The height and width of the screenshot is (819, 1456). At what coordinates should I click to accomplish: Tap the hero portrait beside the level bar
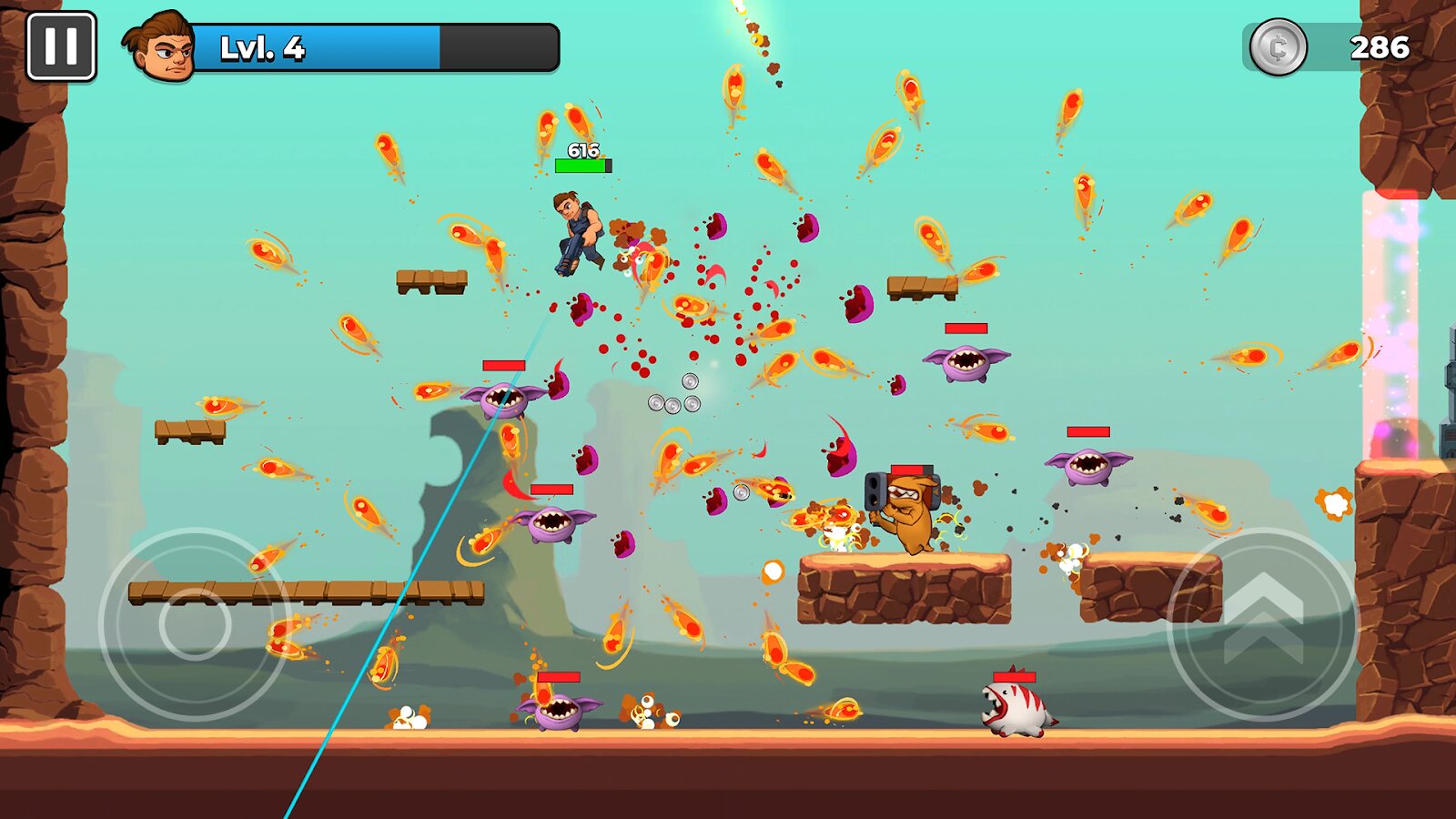162,47
